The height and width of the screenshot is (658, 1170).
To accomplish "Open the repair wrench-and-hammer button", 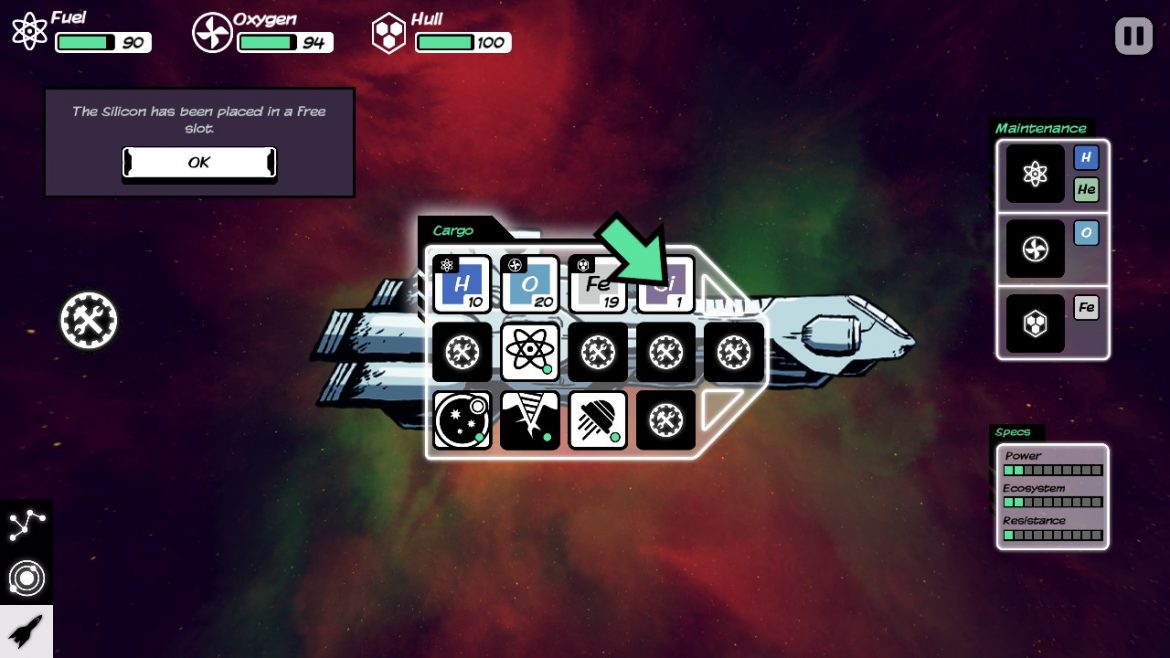I will 89,321.
